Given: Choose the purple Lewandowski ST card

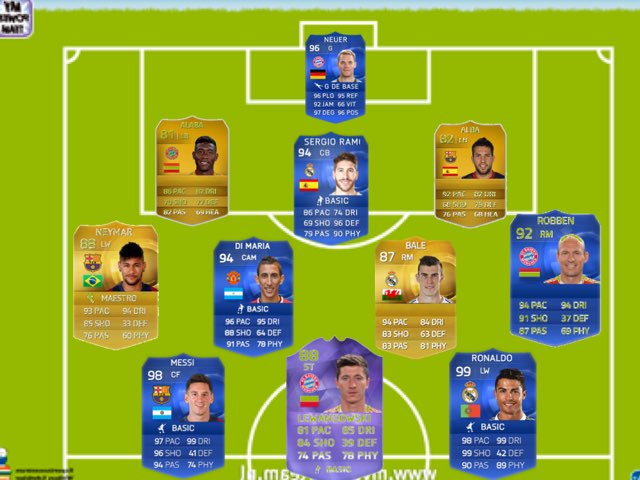Looking at the screenshot, I should (x=334, y=408).
